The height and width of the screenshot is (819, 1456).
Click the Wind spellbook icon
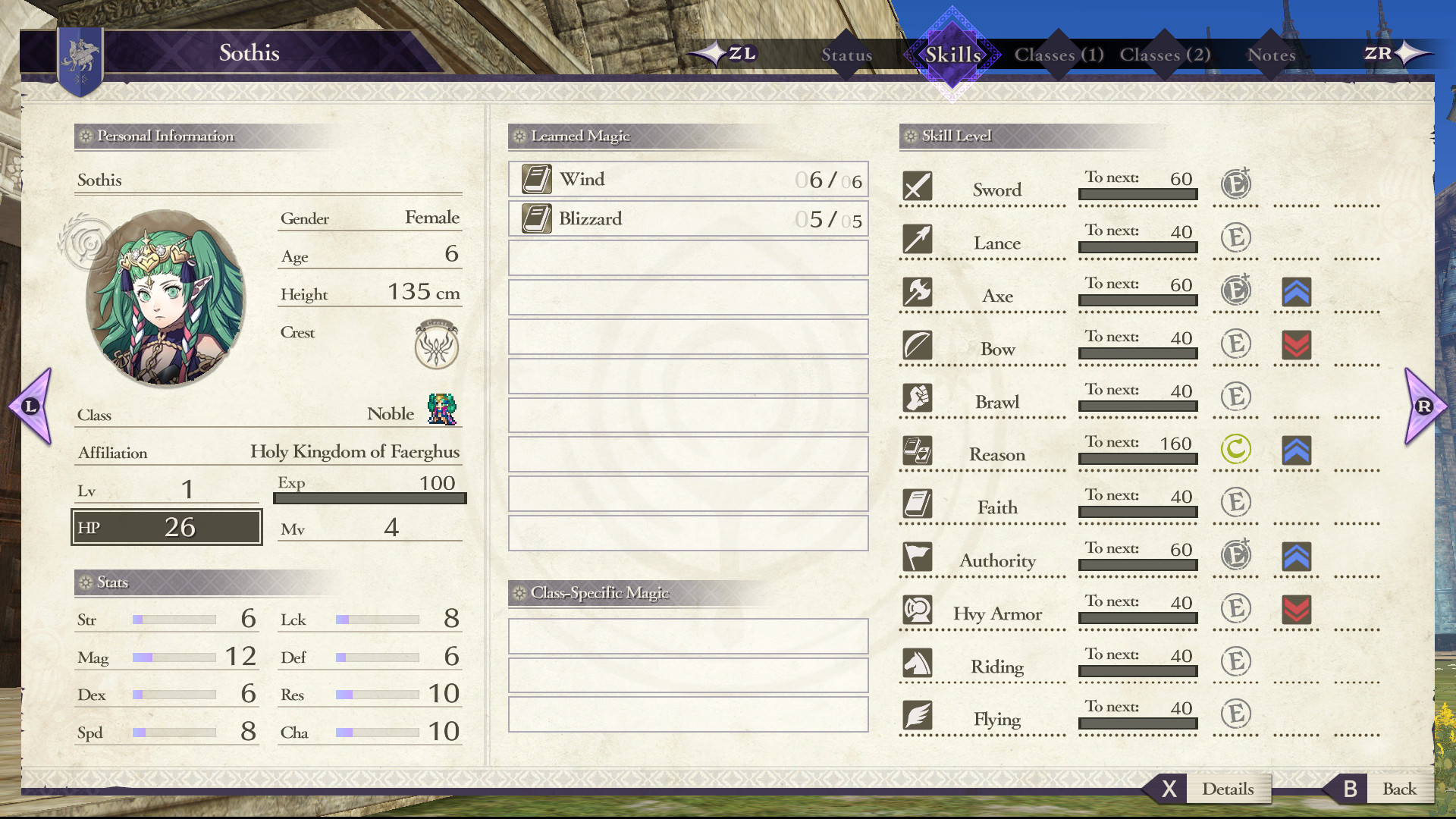[x=538, y=177]
